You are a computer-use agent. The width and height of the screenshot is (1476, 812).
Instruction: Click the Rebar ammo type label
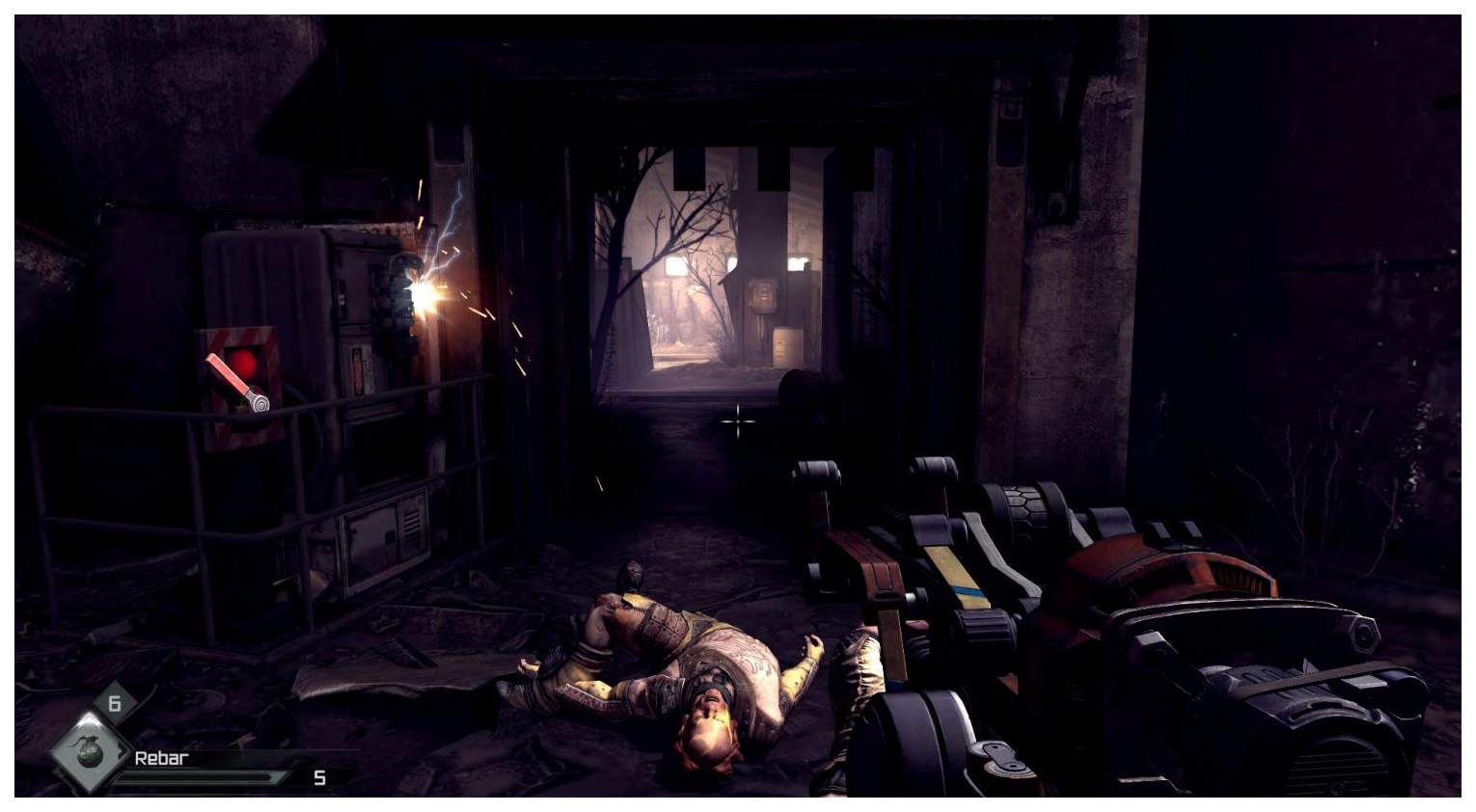pos(161,758)
